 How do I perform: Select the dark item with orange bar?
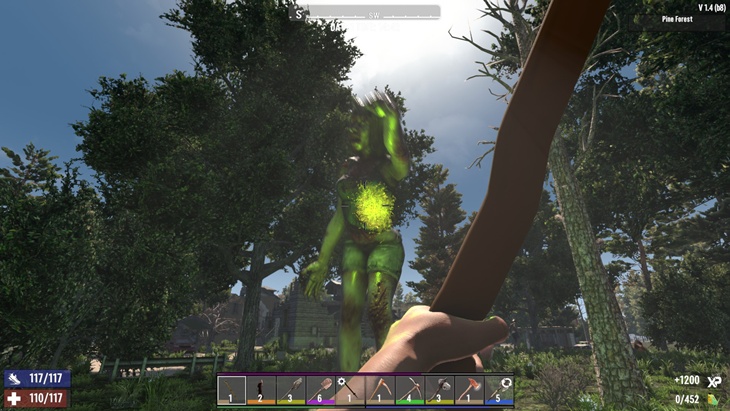[x=262, y=389]
